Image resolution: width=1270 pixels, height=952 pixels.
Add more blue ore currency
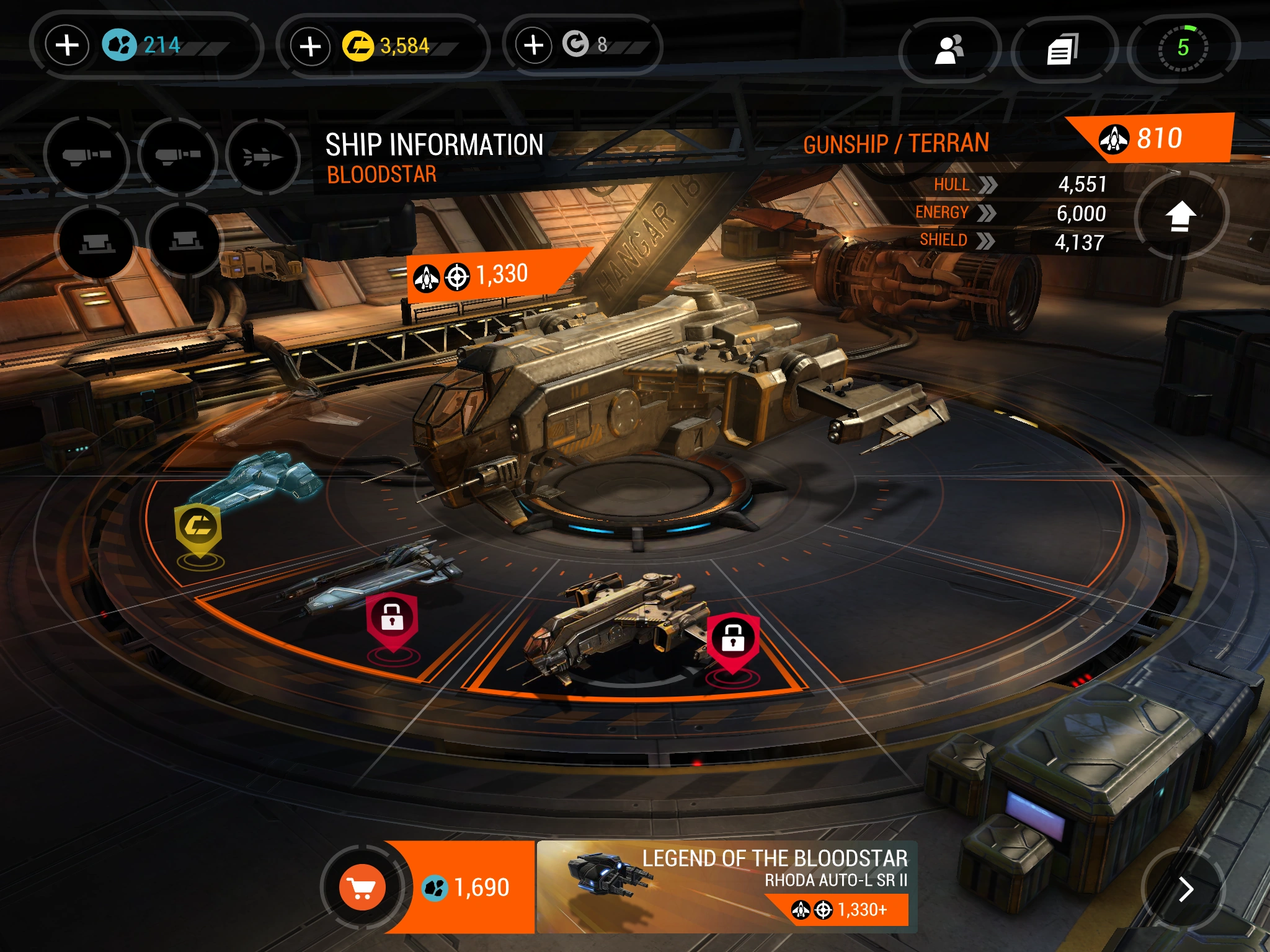tap(68, 45)
